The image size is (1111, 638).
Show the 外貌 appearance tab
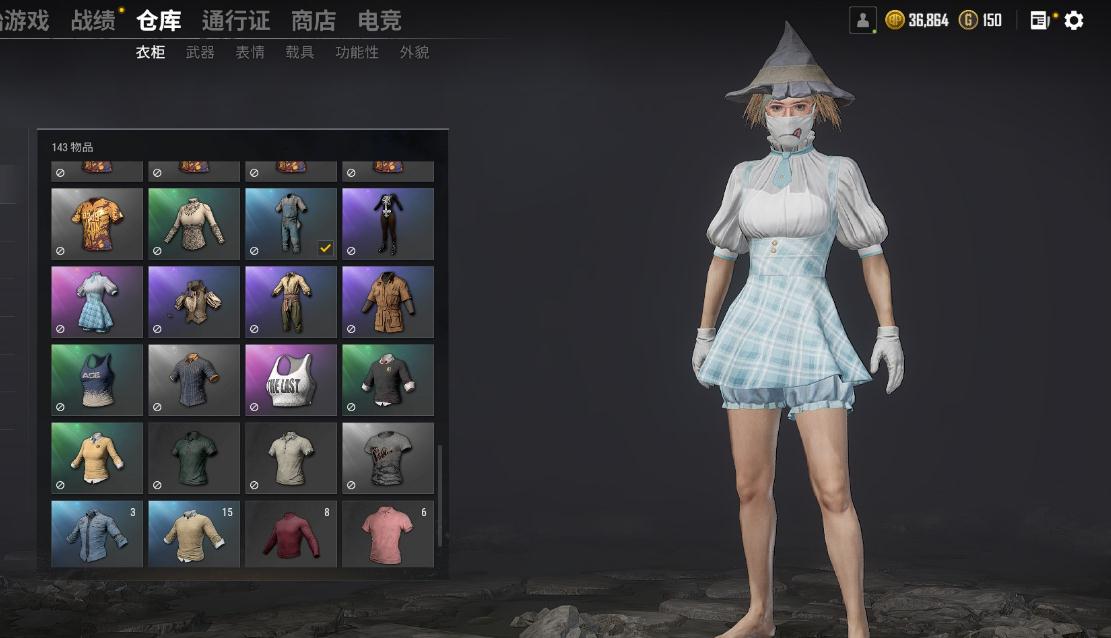[x=414, y=52]
